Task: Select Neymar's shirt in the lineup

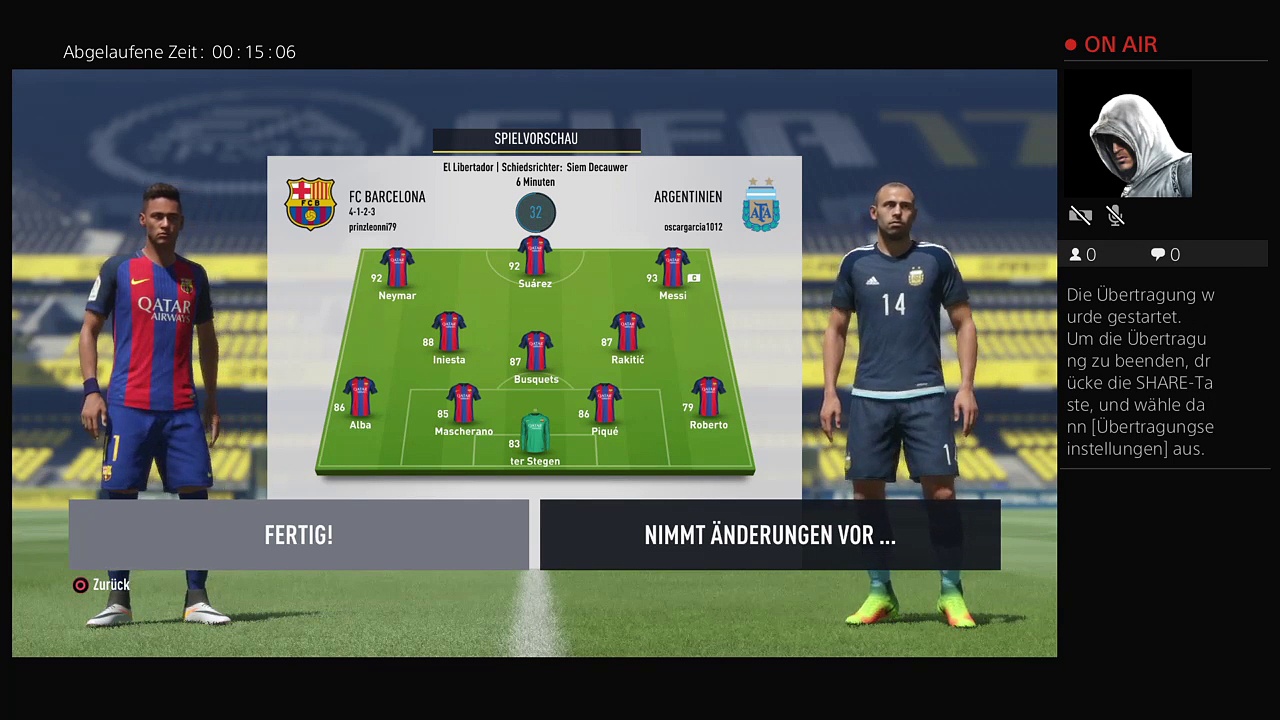Action: pyautogui.click(x=397, y=268)
